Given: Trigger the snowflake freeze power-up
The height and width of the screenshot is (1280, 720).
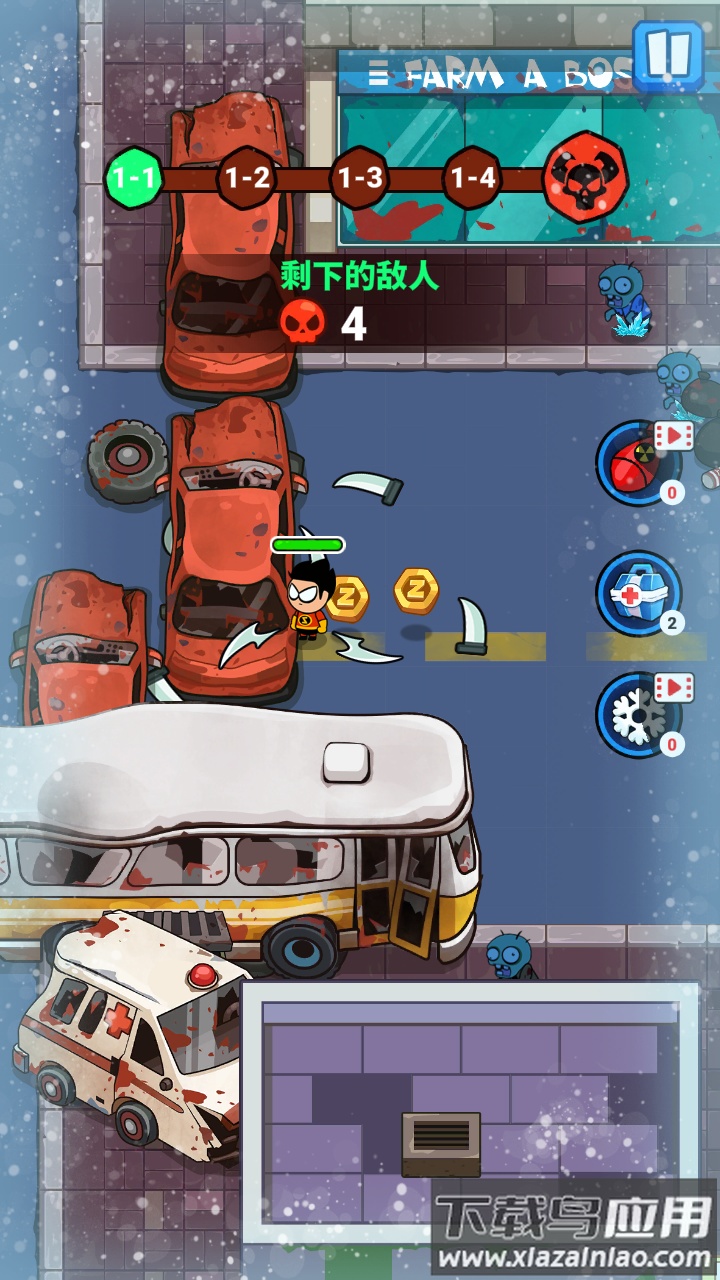Looking at the screenshot, I should click(x=637, y=715).
